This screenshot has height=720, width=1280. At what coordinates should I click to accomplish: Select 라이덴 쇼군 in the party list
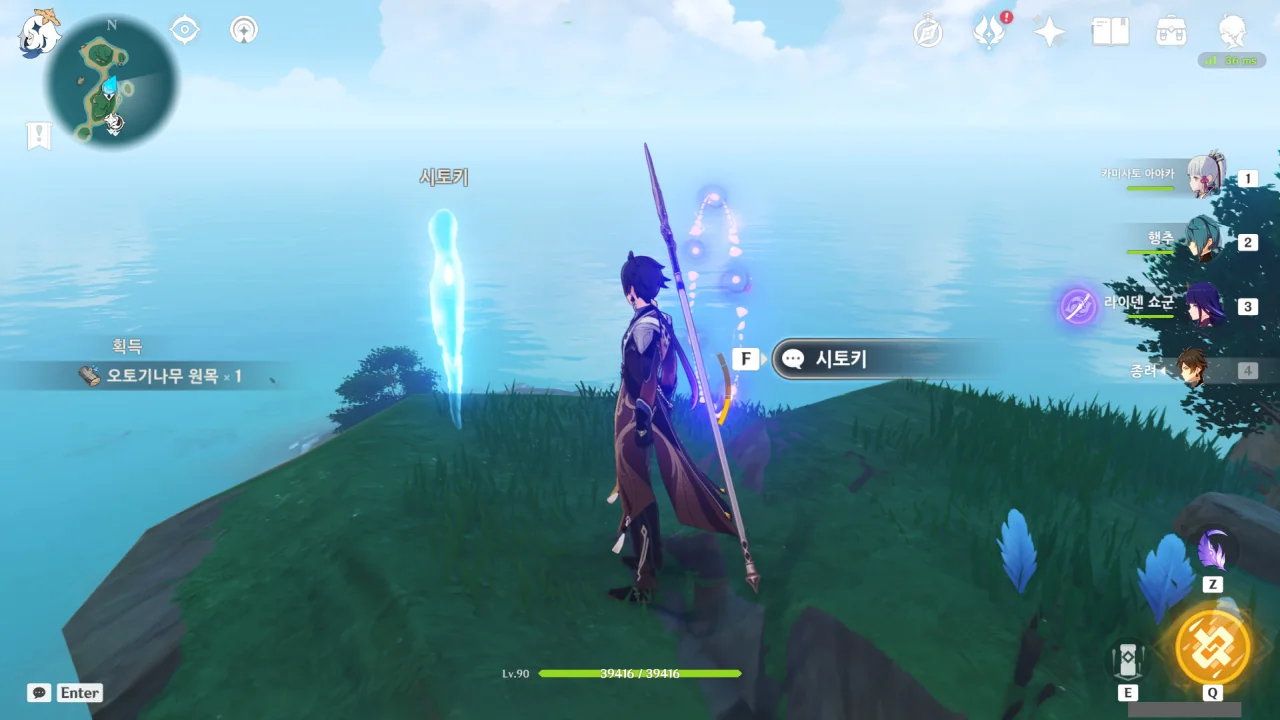(1205, 306)
